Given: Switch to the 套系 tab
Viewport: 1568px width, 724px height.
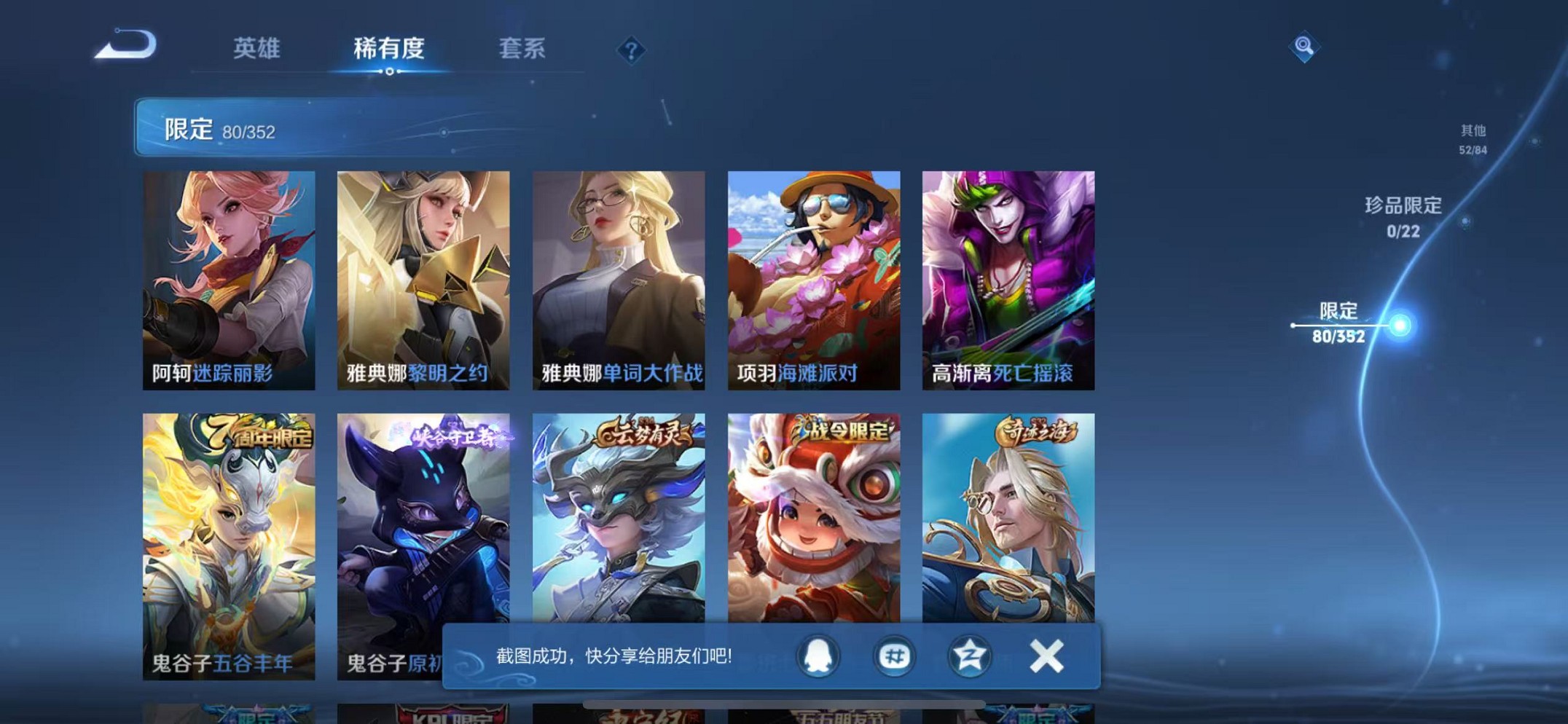Looking at the screenshot, I should coord(525,48).
